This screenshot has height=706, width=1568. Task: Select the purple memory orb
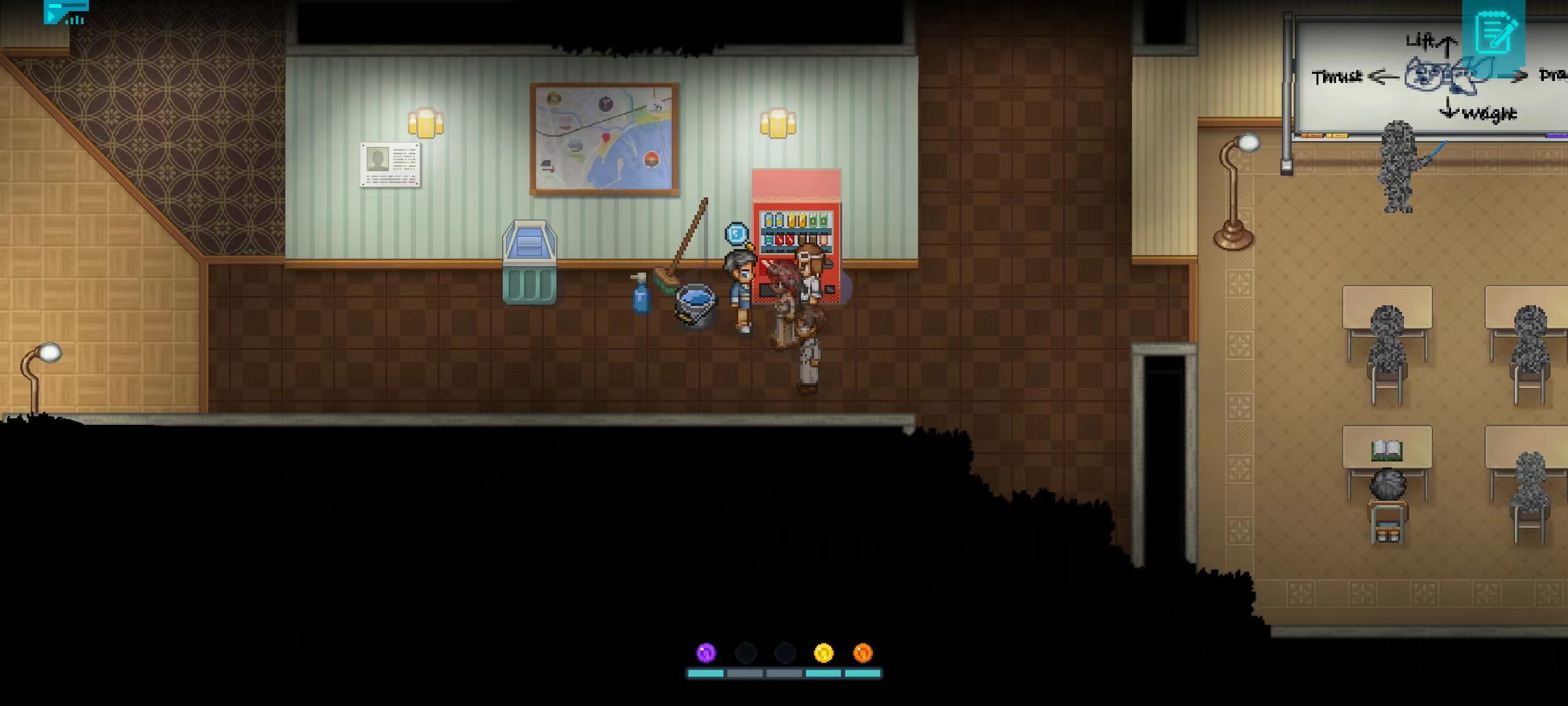click(706, 652)
